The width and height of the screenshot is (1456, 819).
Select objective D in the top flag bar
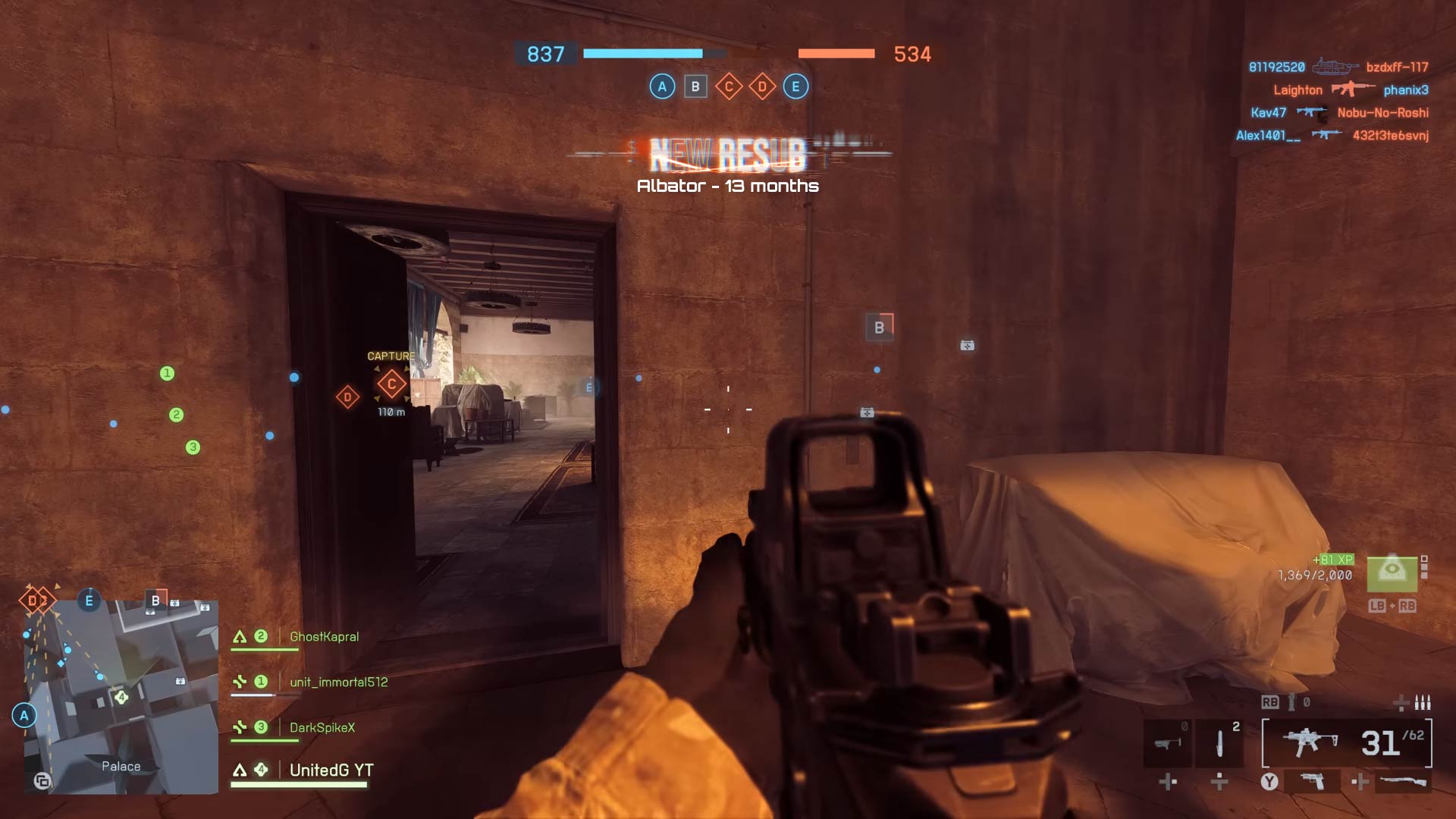(762, 86)
